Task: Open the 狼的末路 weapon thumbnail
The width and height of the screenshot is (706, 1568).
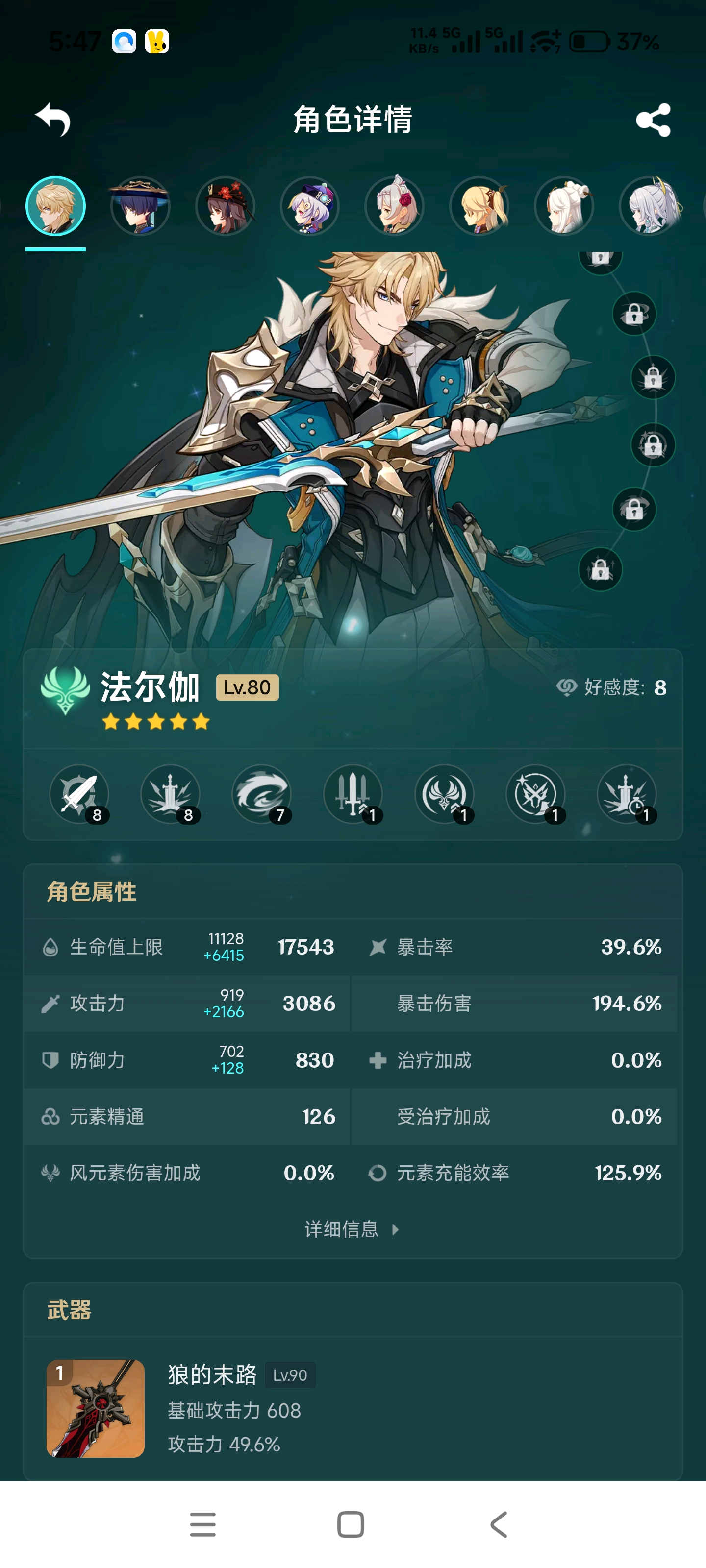Action: 96,1409
